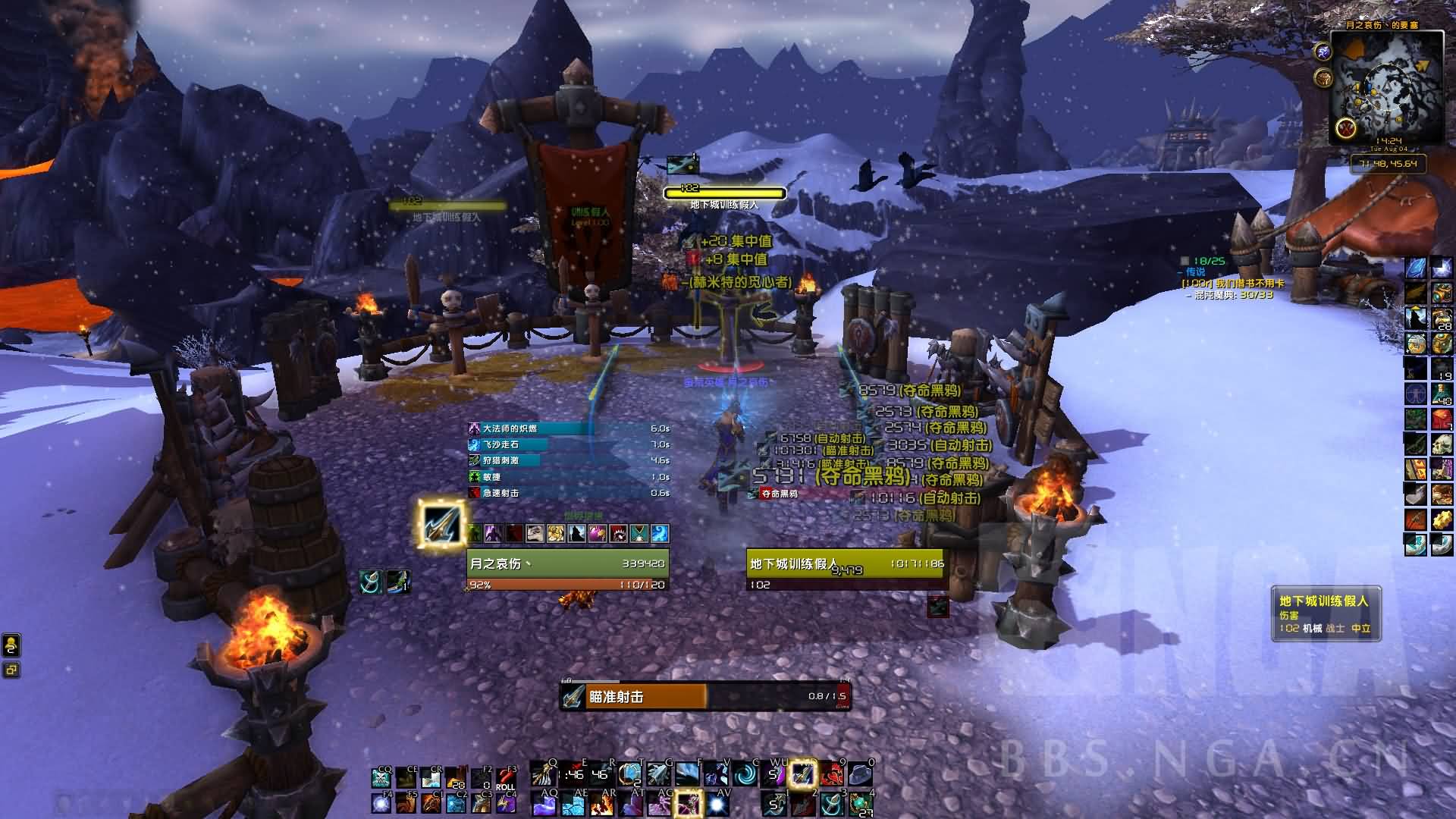
Task: Use the blue hat ability bound to 0
Action: (861, 774)
